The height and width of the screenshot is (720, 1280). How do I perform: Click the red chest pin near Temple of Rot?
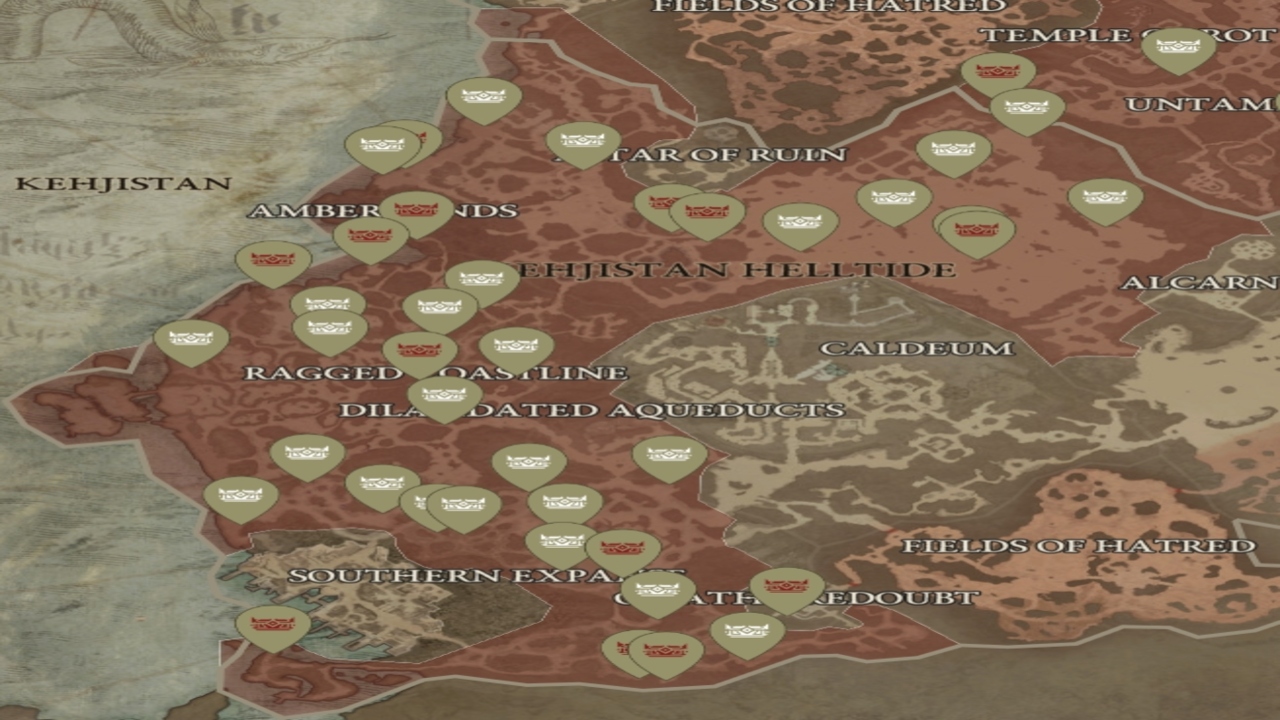(995, 70)
